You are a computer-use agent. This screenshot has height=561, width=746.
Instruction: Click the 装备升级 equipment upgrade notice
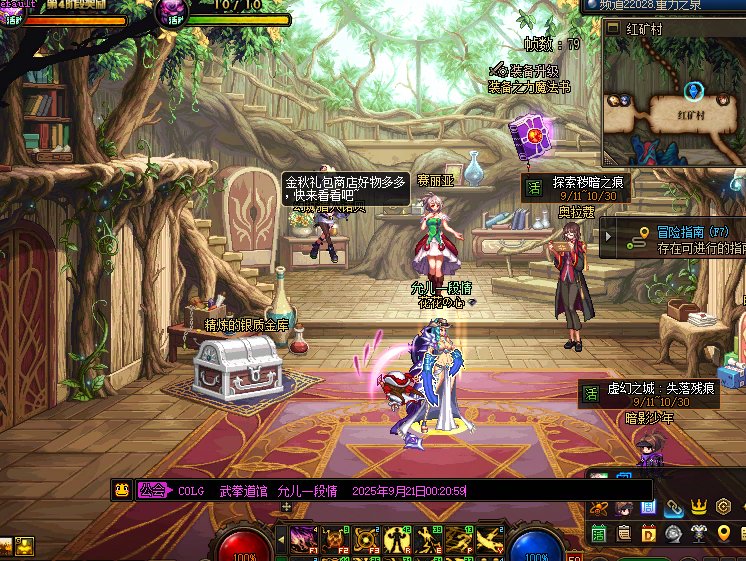[x=526, y=71]
